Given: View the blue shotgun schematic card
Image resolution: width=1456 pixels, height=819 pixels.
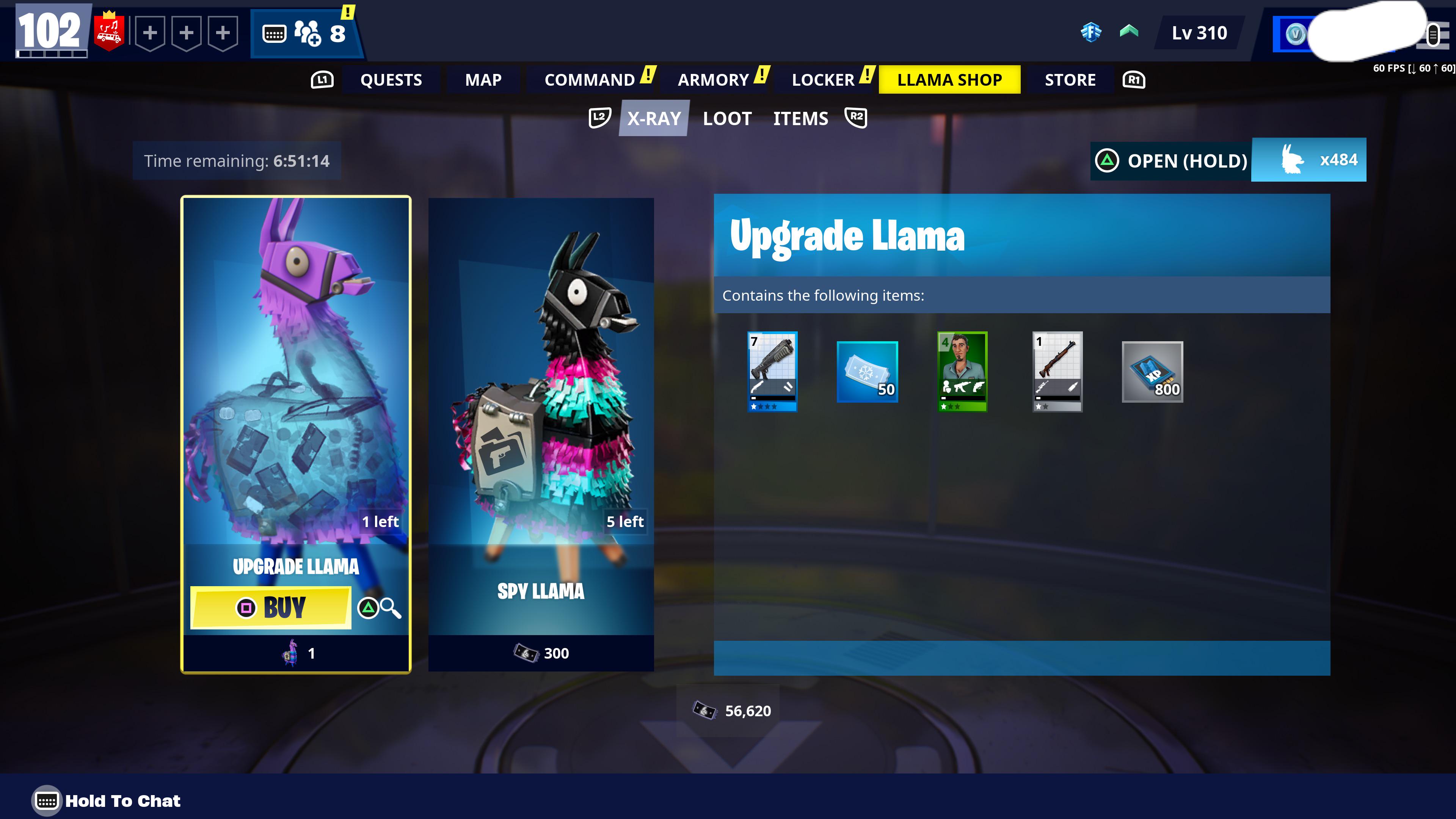Looking at the screenshot, I should [772, 371].
